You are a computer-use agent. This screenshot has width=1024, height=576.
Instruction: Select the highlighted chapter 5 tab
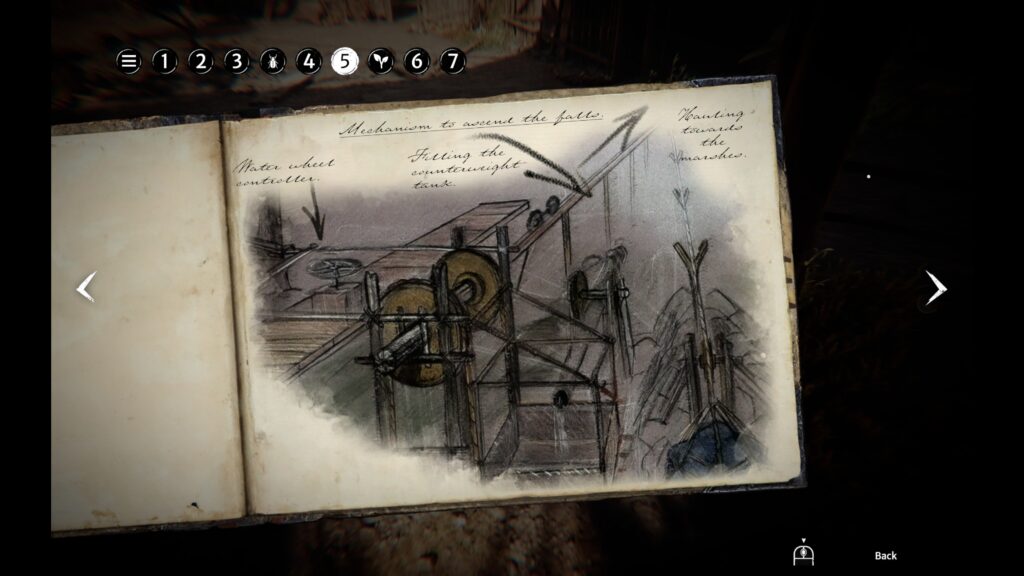pos(345,61)
